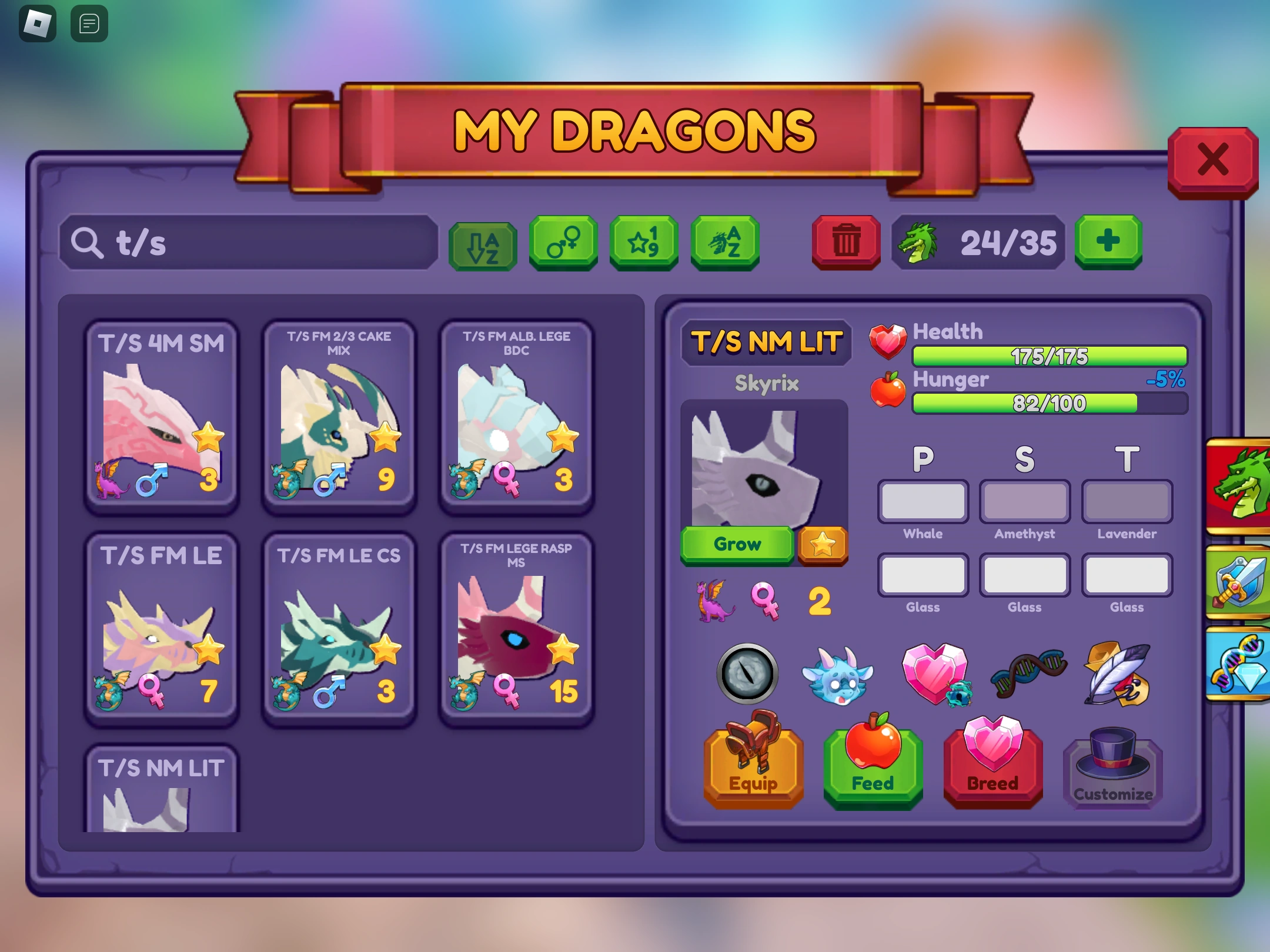Click the trash delete dragons icon

[x=845, y=242]
